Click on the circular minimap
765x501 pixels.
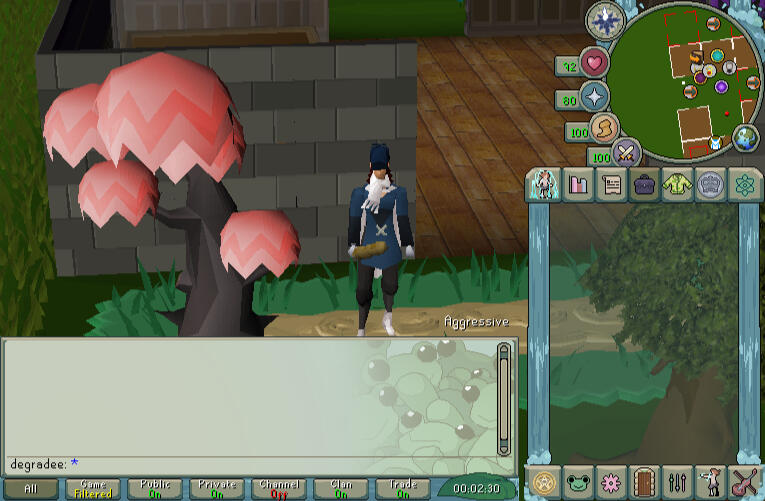tap(683, 80)
